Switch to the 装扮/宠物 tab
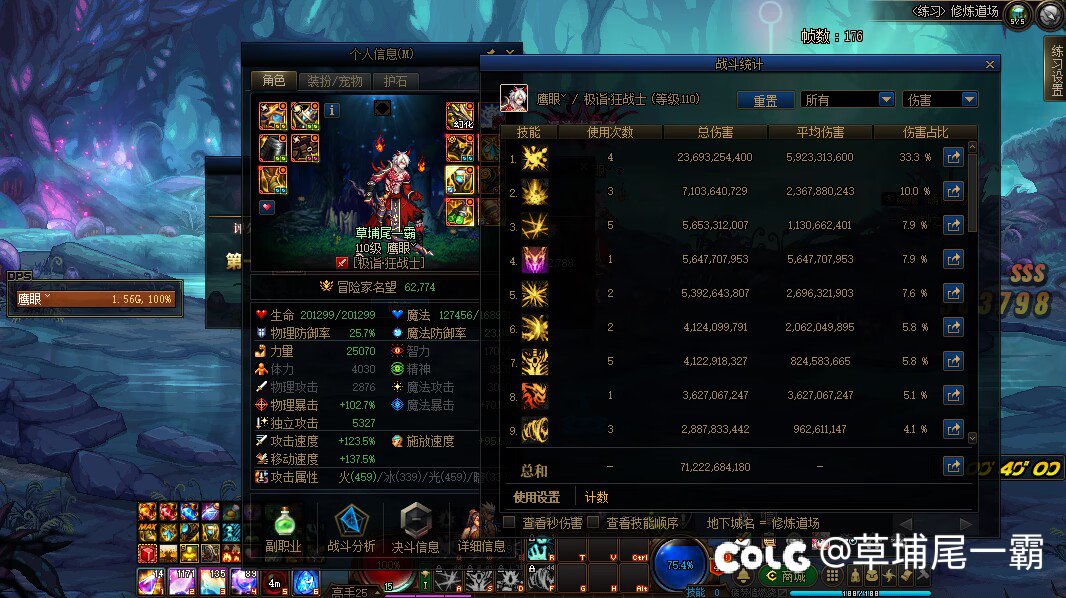 point(334,81)
